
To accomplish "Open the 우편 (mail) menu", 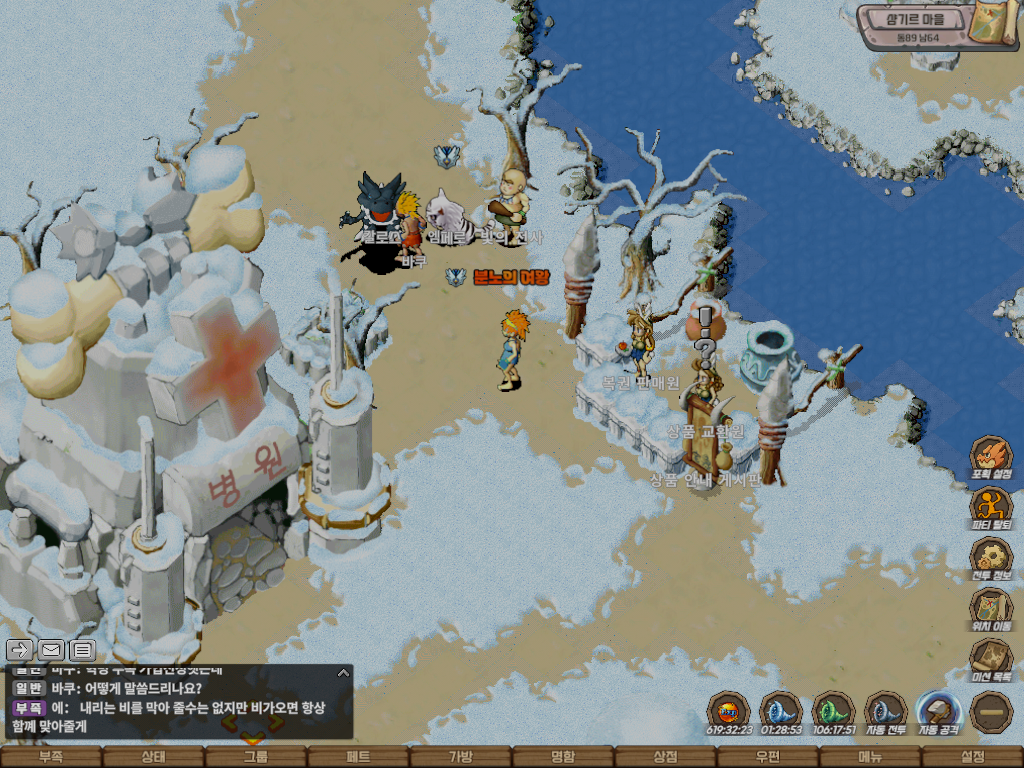I will tap(767, 757).
